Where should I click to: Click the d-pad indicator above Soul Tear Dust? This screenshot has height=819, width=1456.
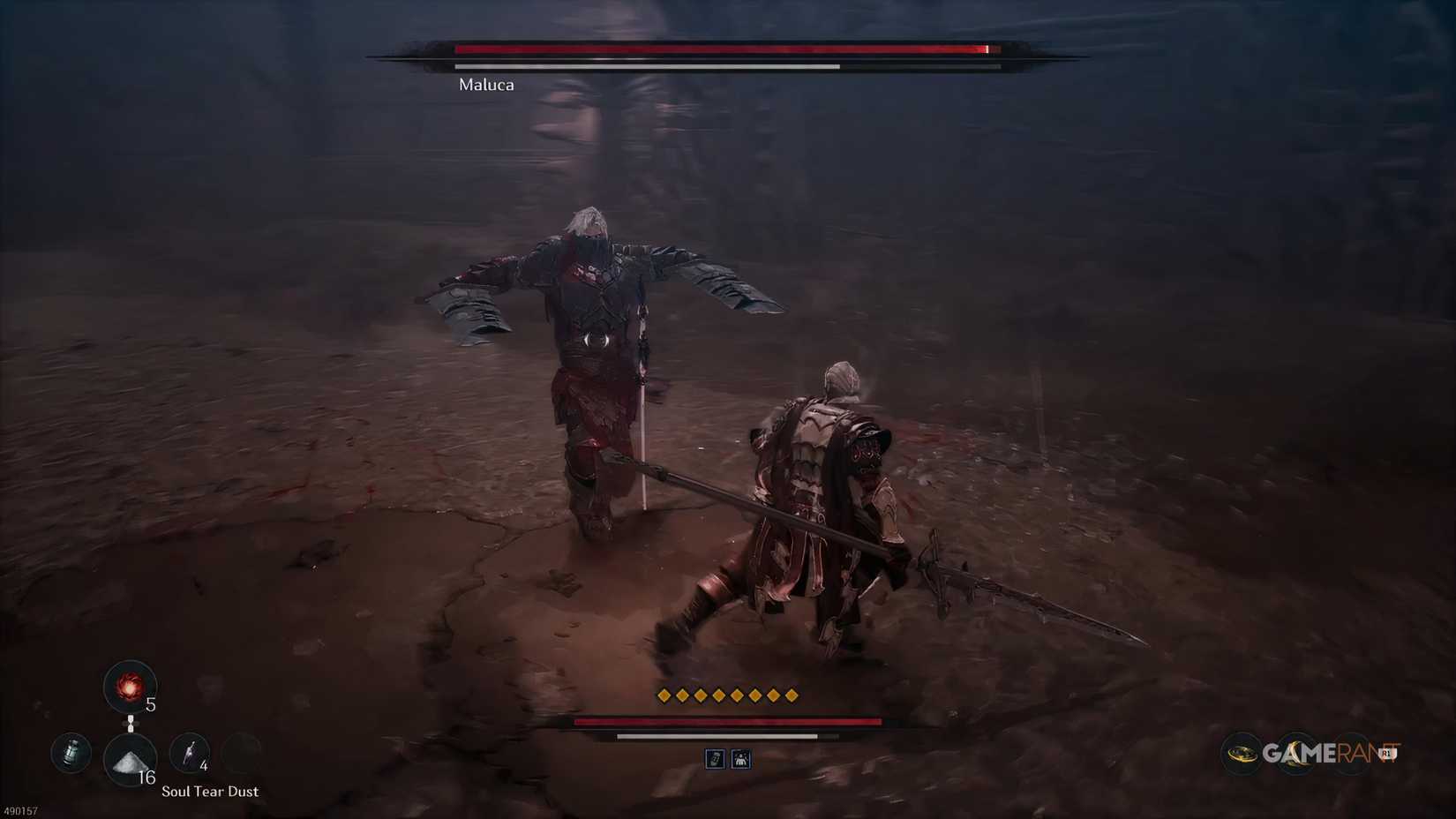(131, 723)
